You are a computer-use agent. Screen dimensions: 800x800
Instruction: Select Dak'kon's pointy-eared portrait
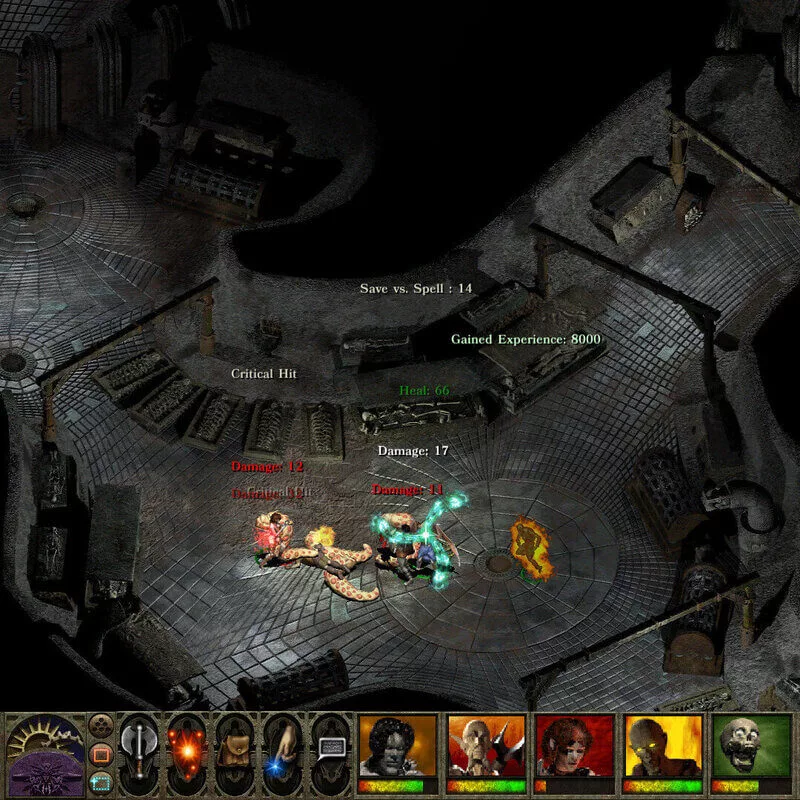tap(486, 749)
